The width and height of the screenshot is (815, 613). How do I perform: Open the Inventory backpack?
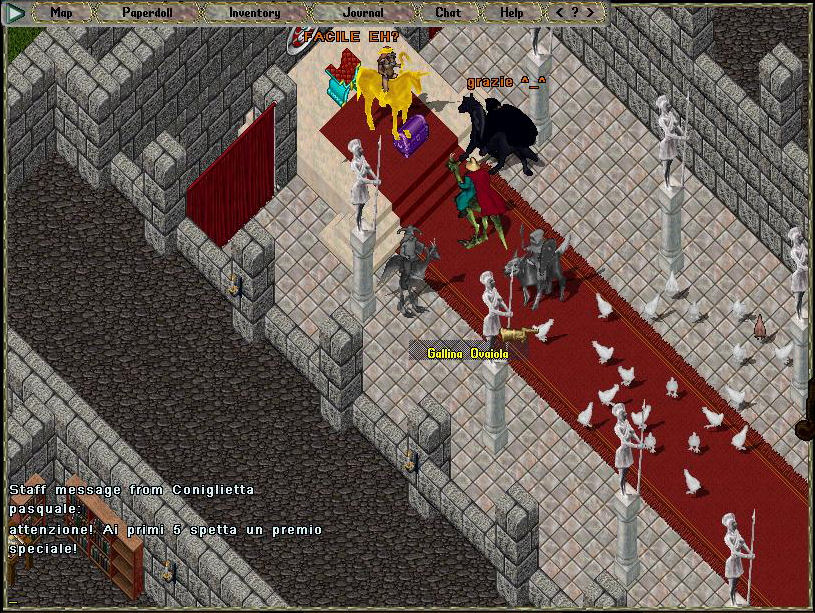tap(254, 13)
